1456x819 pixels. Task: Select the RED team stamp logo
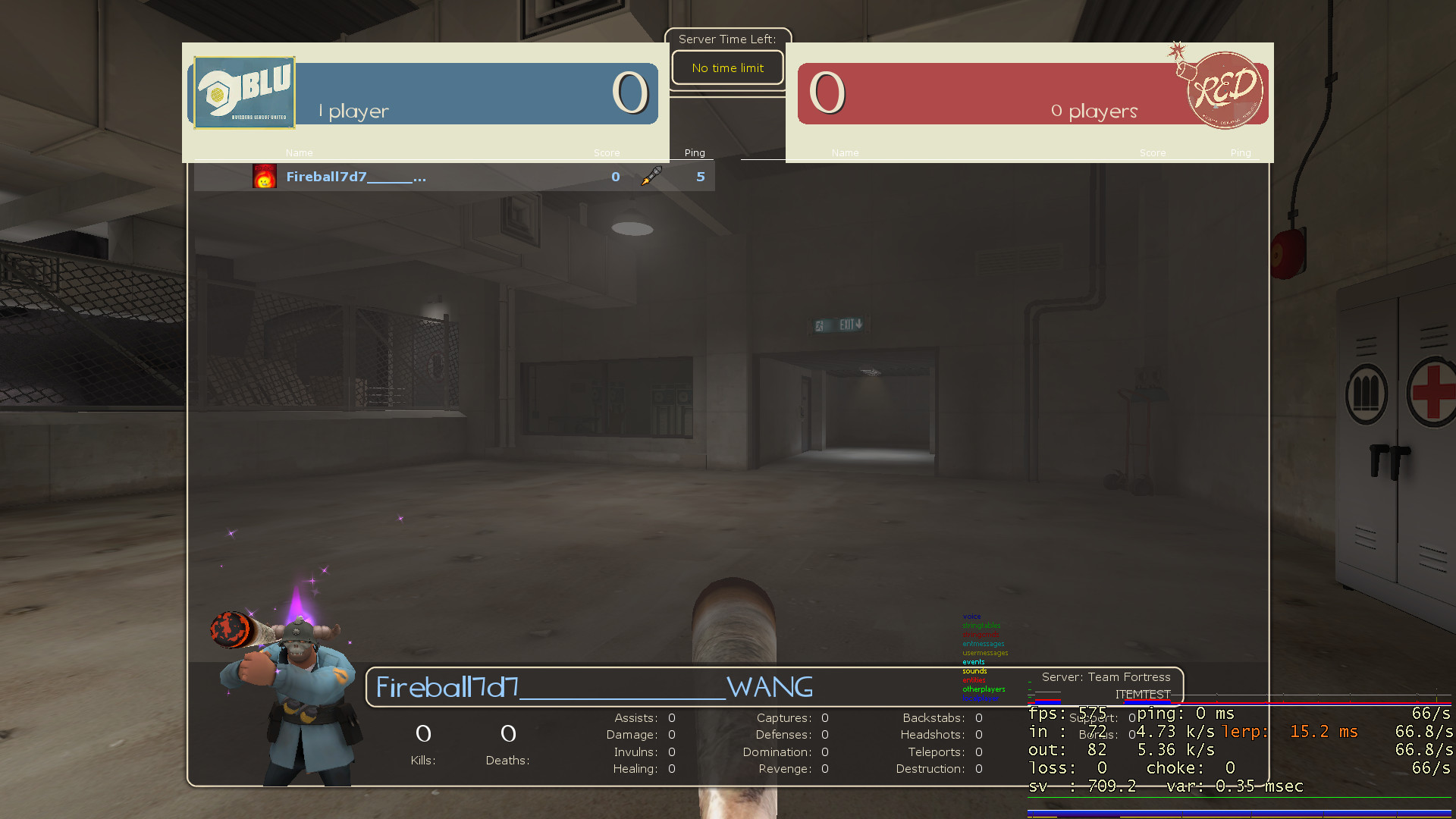(x=1224, y=91)
